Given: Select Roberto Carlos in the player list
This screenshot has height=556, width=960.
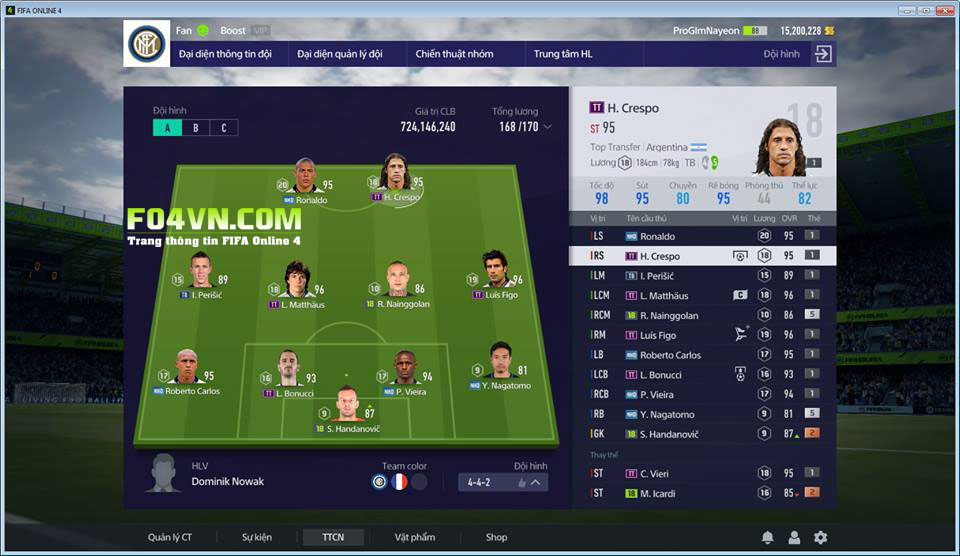Looking at the screenshot, I should click(700, 355).
